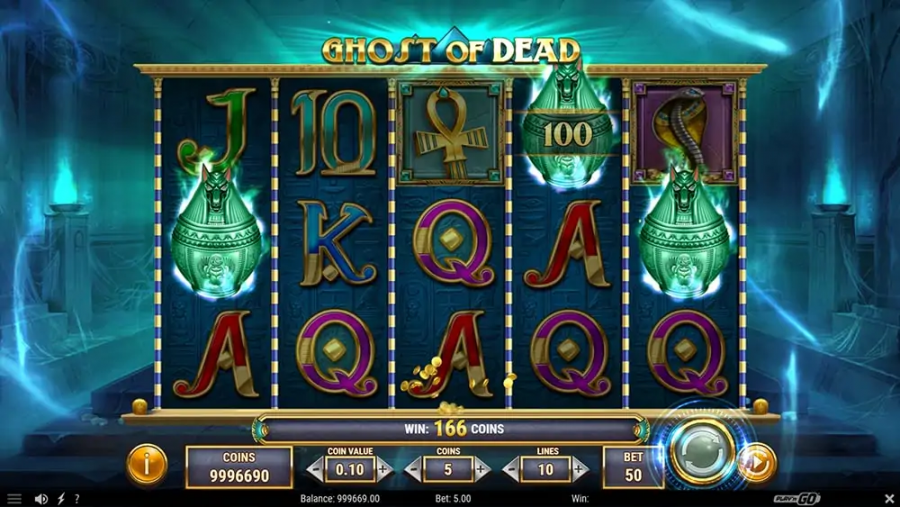
Task: Increase the number of coins
Action: tap(483, 469)
